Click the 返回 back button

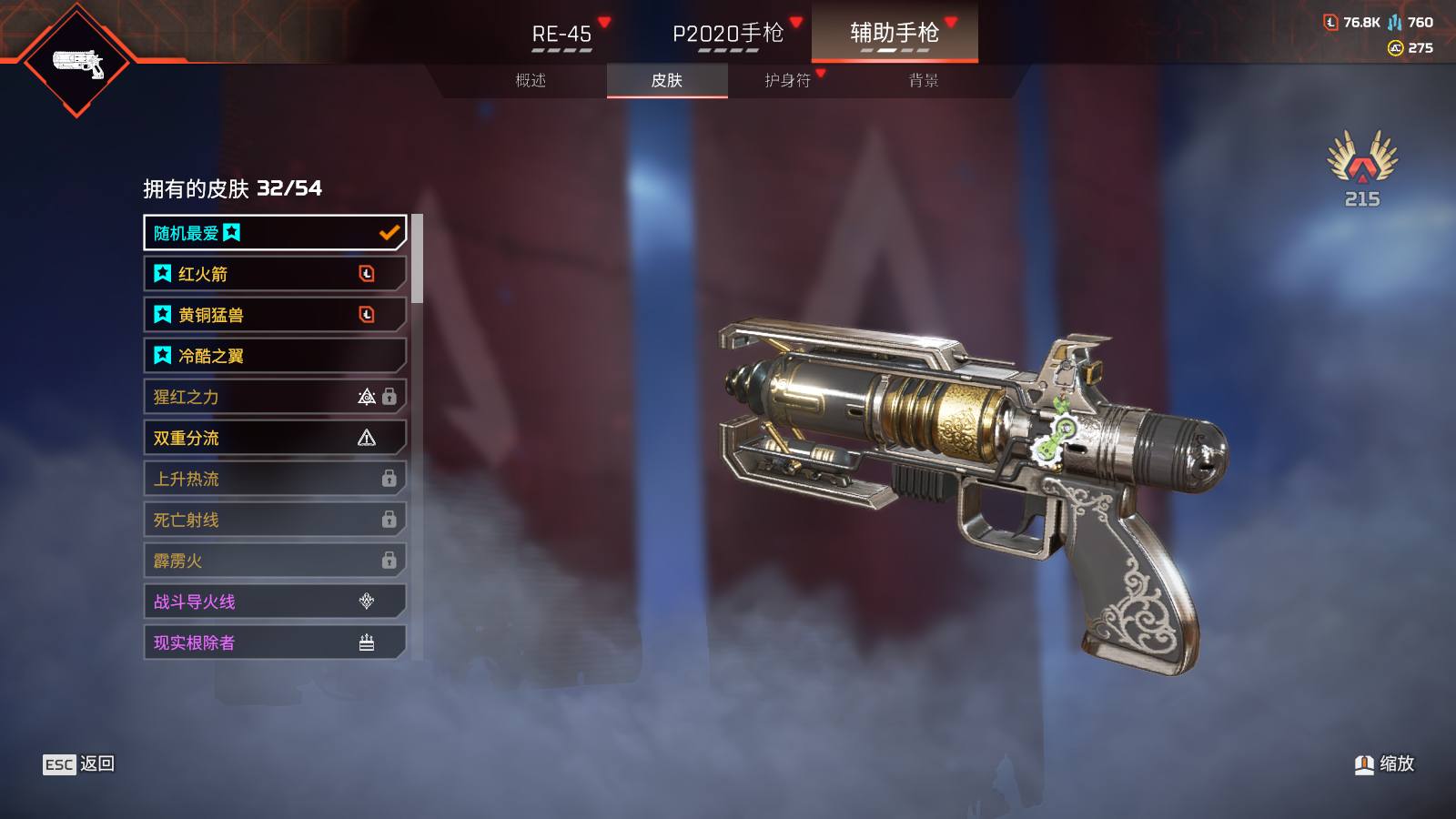pyautogui.click(x=79, y=764)
